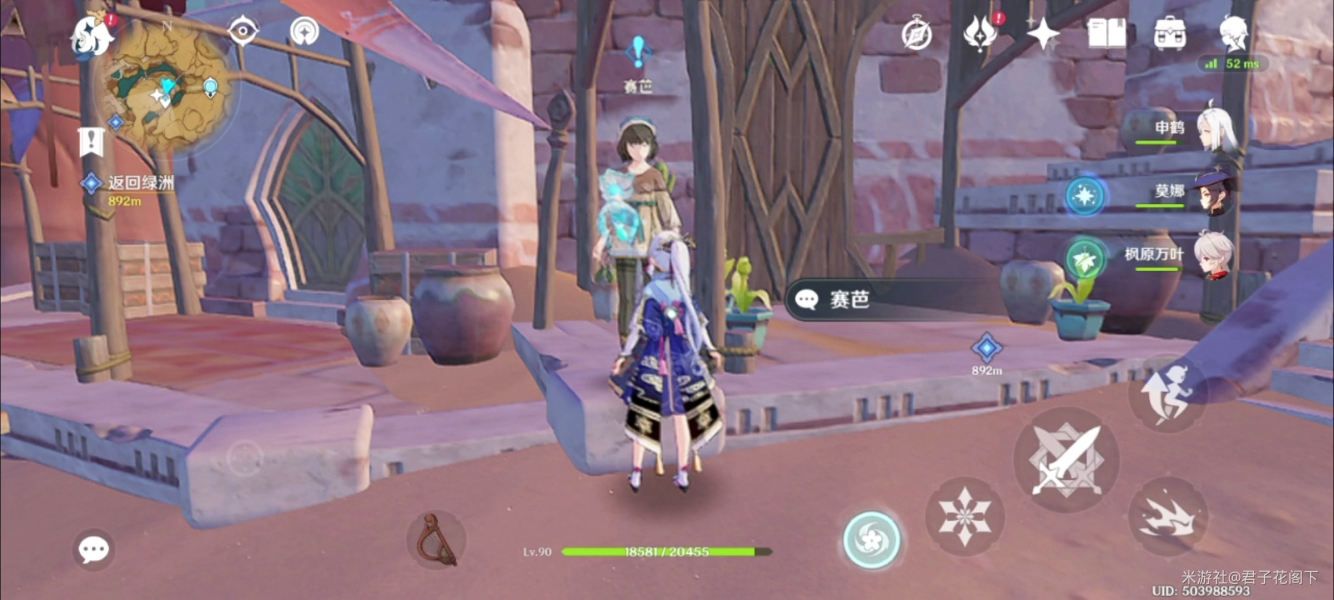Tap the sprint dash button

(x=1168, y=516)
